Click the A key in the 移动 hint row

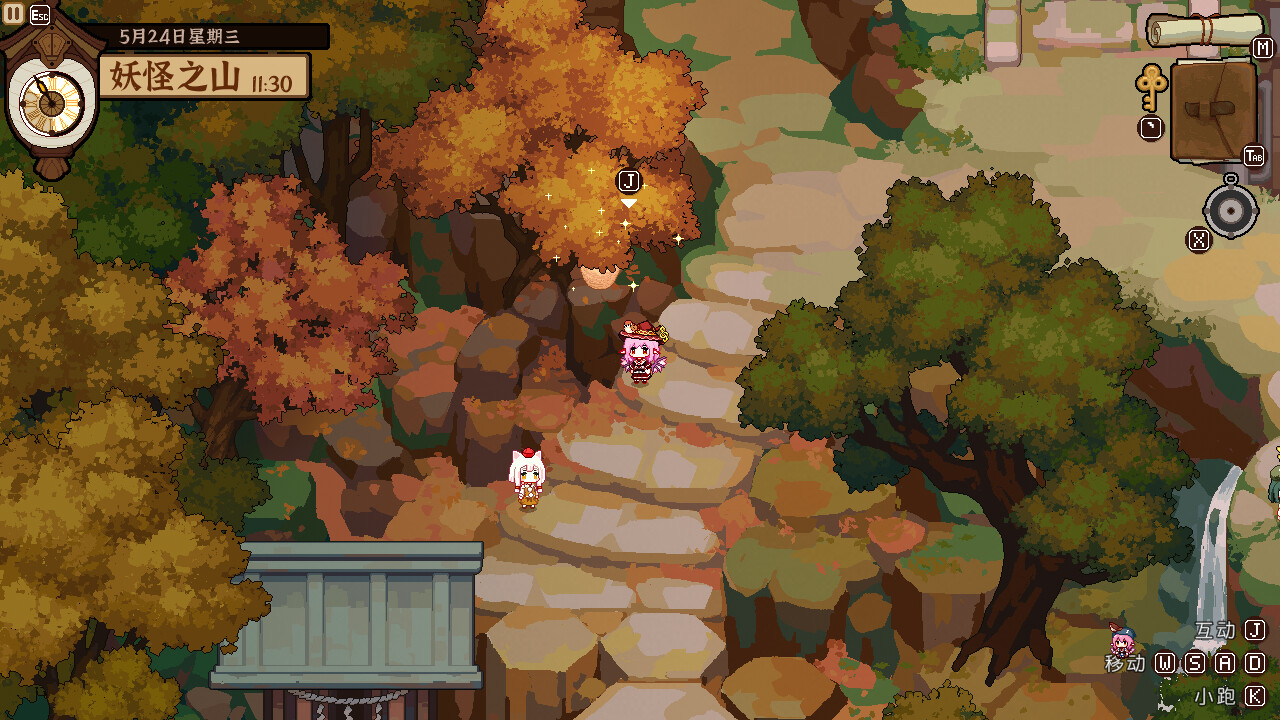click(x=1228, y=662)
